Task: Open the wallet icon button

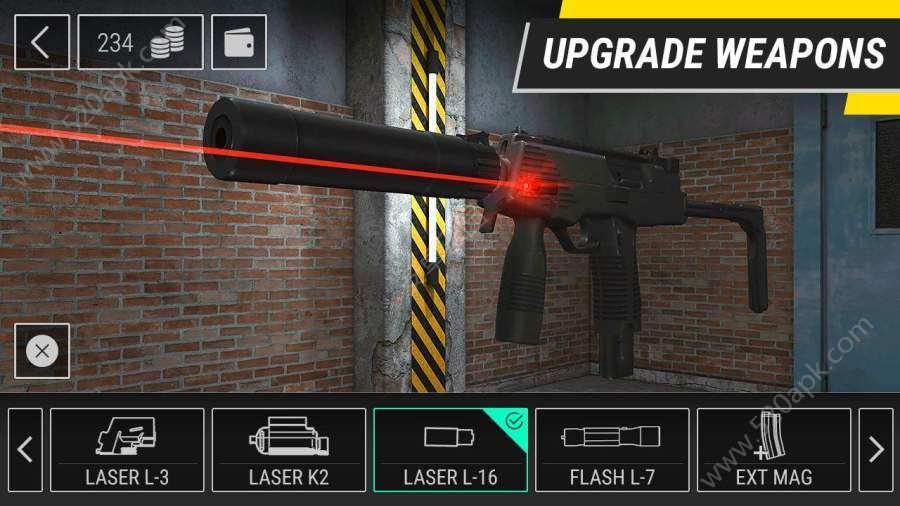Action: tap(239, 42)
